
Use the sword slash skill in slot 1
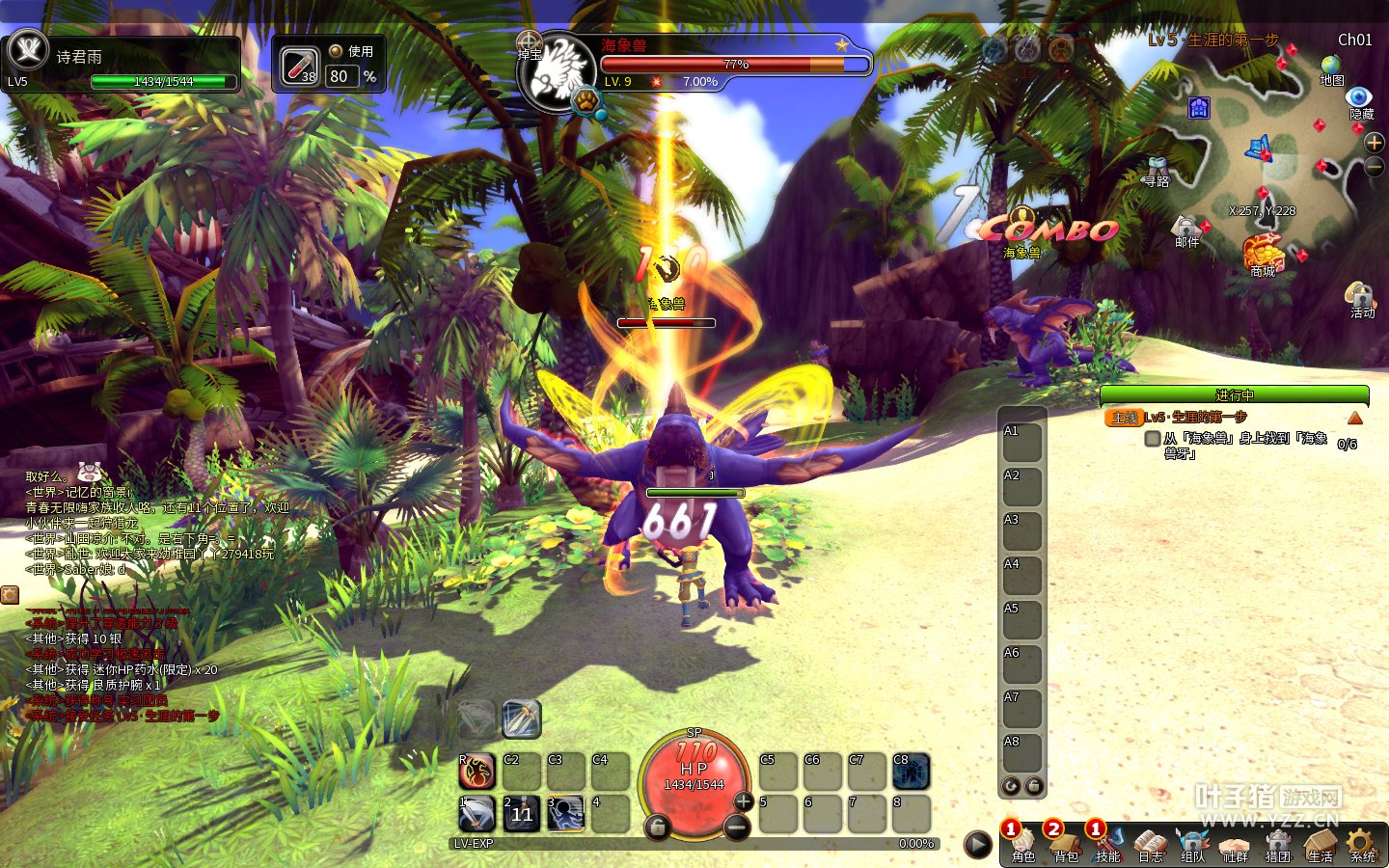click(x=477, y=813)
